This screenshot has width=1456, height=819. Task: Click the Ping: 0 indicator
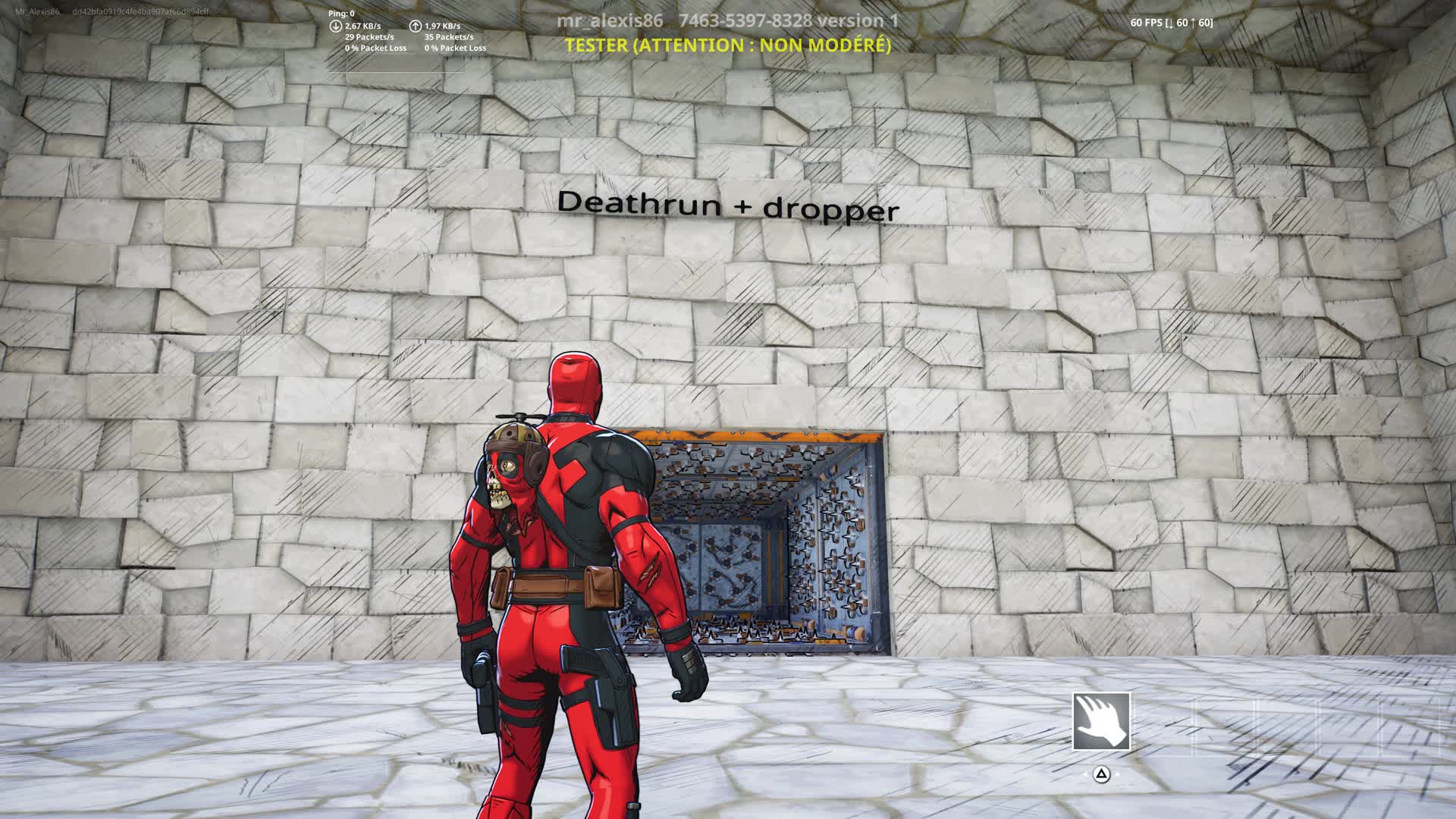[341, 13]
